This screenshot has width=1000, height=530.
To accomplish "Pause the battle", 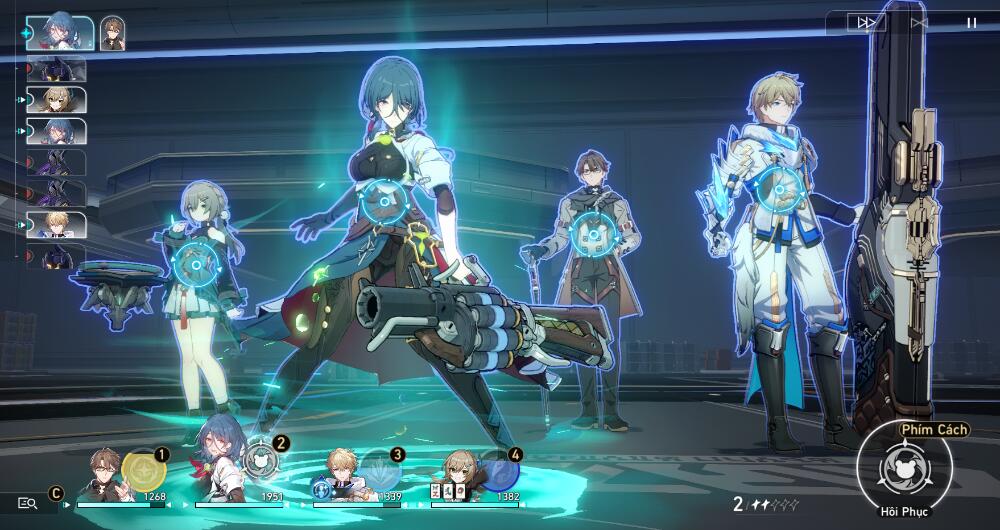I will (971, 22).
